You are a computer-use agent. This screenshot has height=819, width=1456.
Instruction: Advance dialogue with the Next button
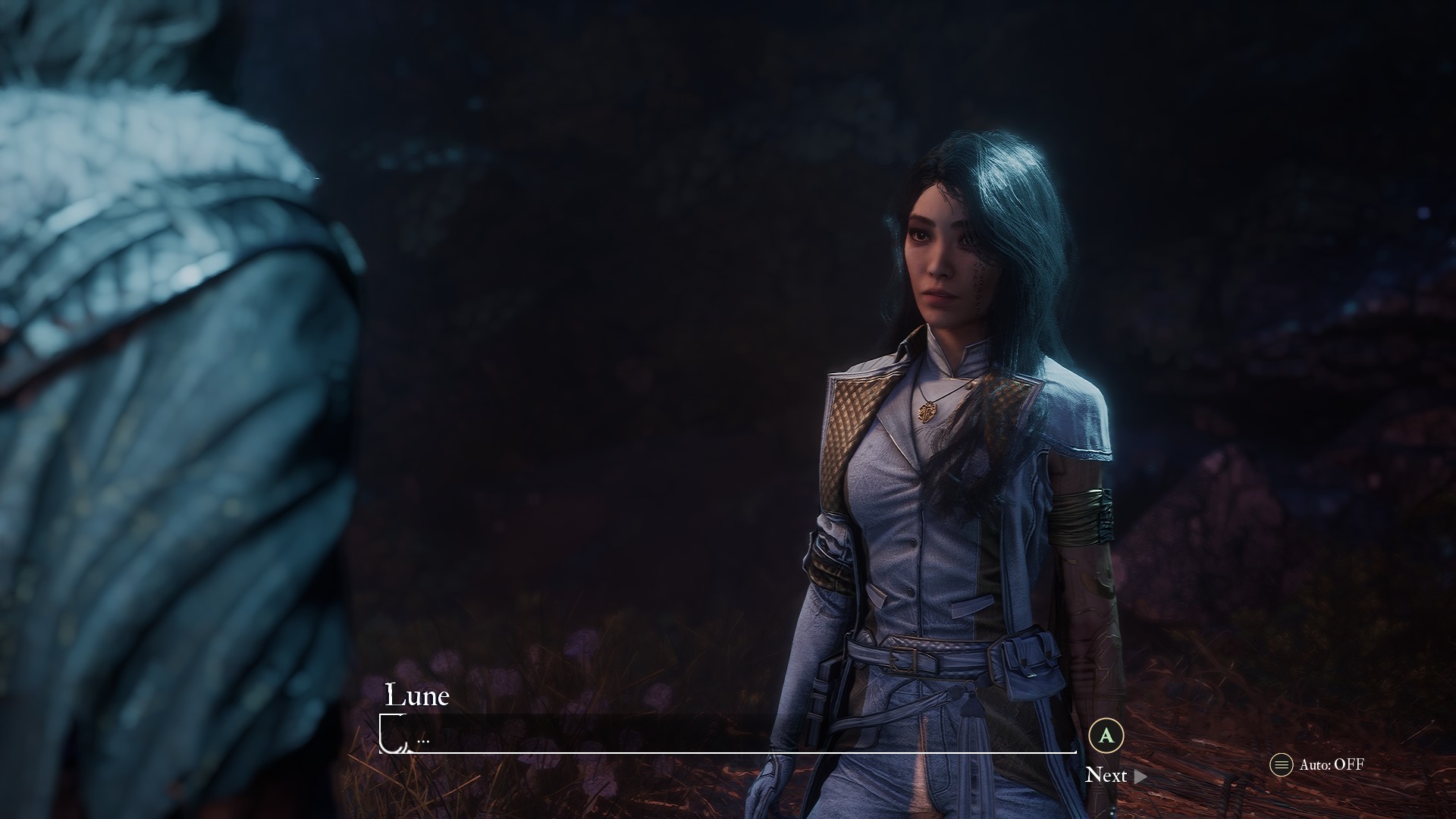click(x=1114, y=775)
